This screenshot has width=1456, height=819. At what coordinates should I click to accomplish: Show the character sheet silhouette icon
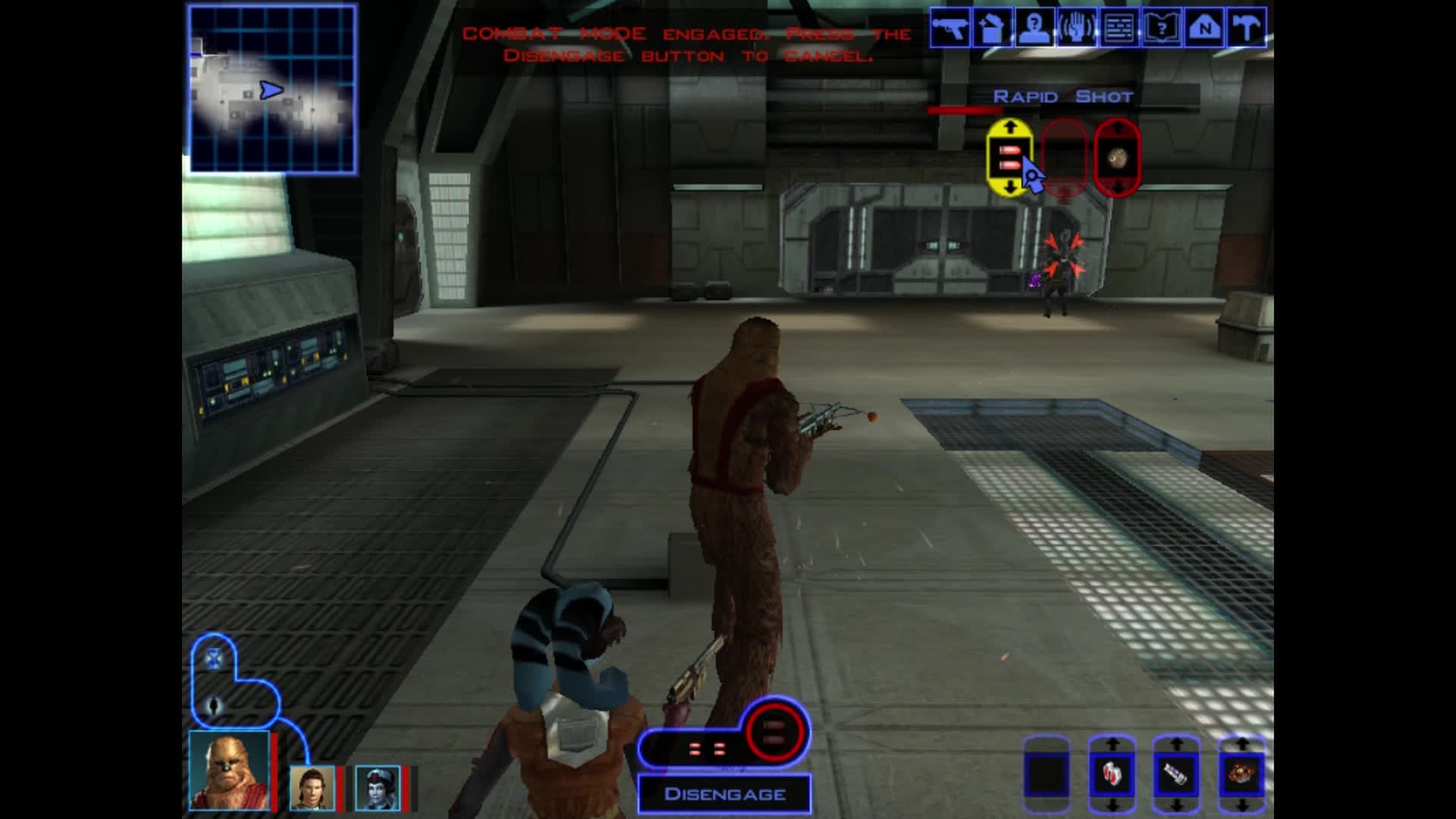(1034, 29)
